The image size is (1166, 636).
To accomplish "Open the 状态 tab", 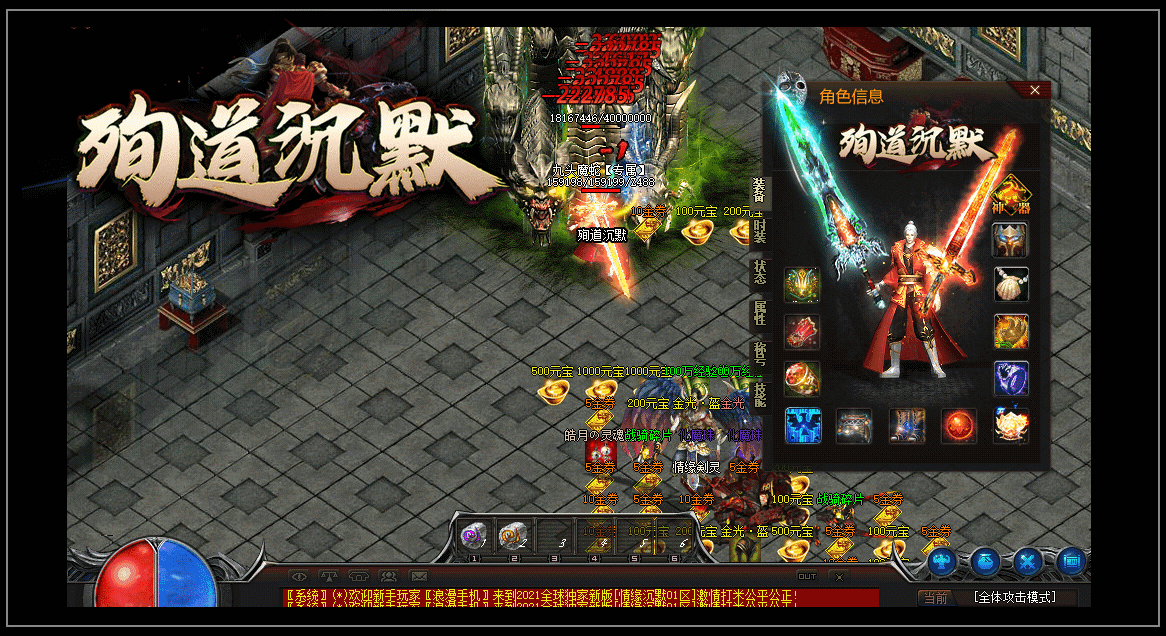I will click(759, 273).
